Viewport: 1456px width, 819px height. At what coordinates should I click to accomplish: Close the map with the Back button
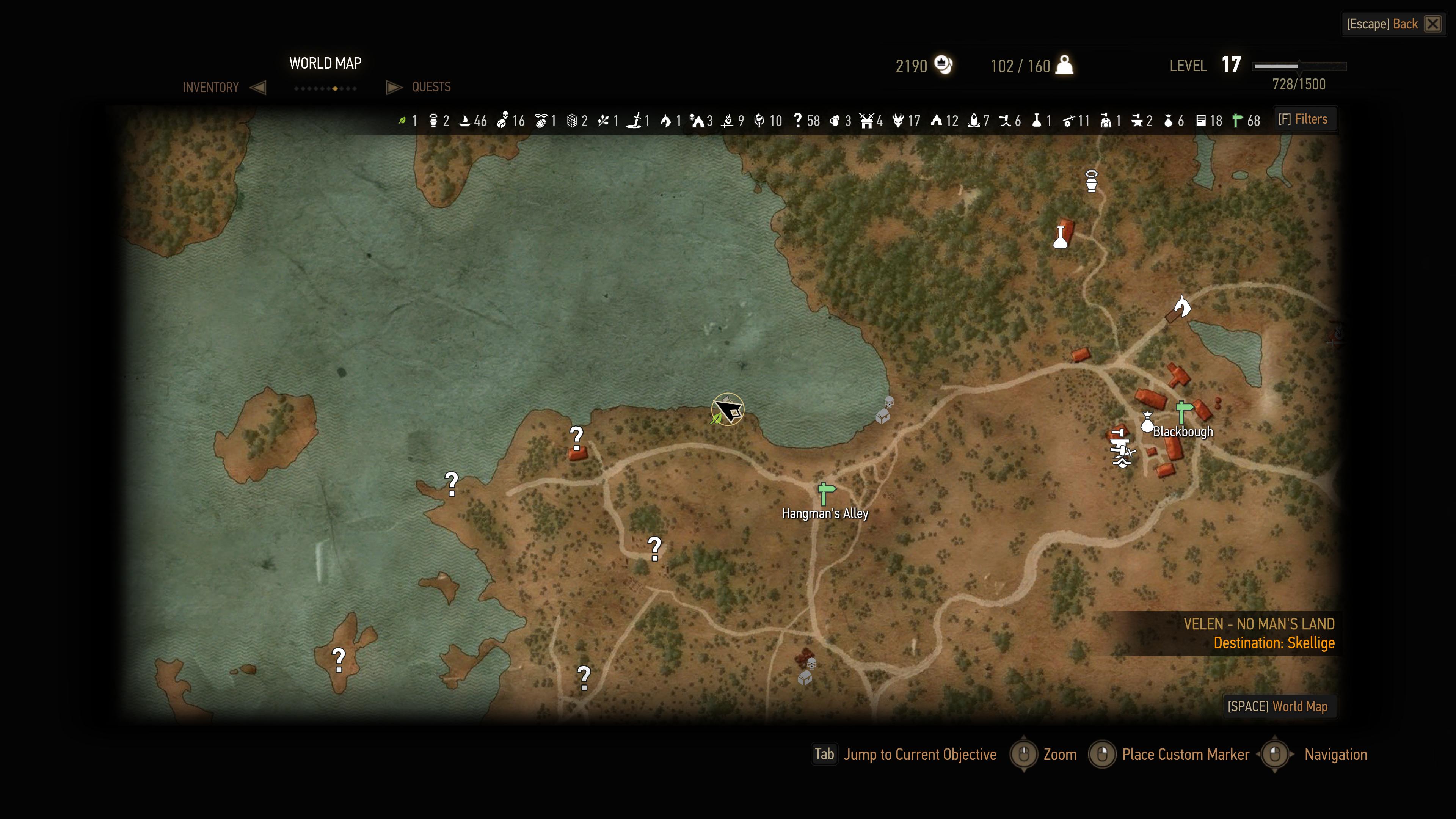[1393, 24]
